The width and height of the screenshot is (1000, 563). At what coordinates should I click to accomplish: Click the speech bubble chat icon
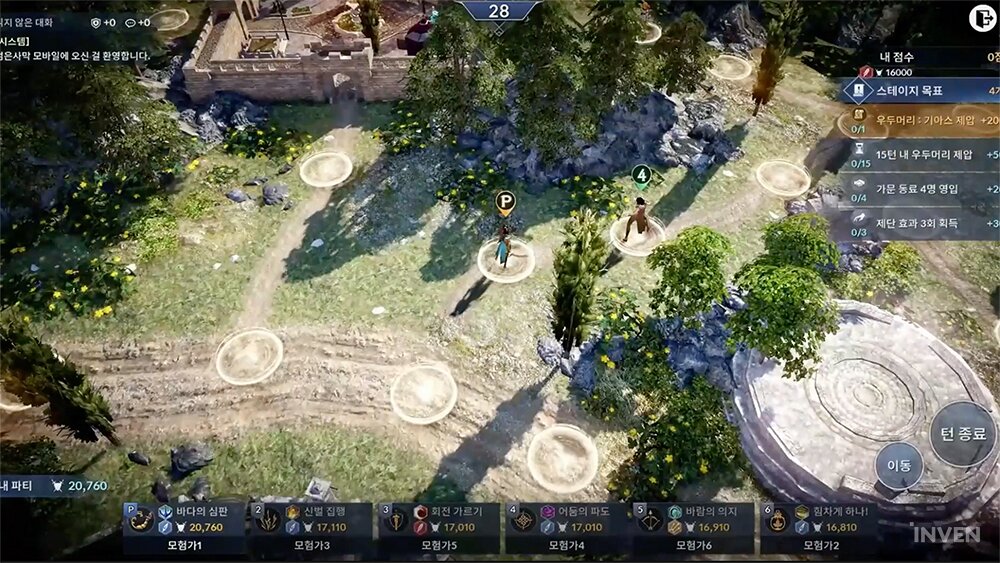pyautogui.click(x=131, y=22)
